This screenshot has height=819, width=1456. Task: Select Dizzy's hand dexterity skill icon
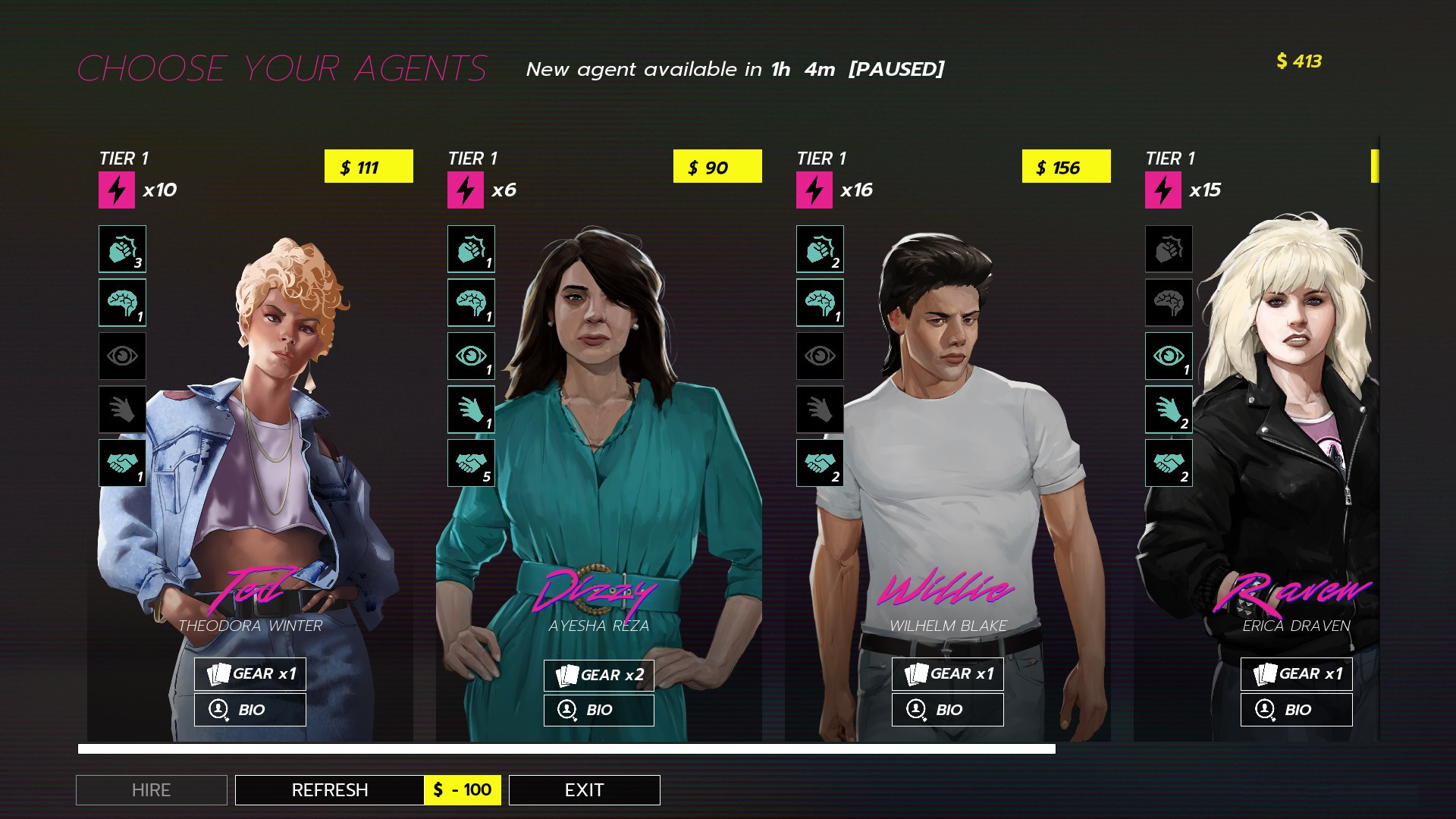(x=471, y=409)
